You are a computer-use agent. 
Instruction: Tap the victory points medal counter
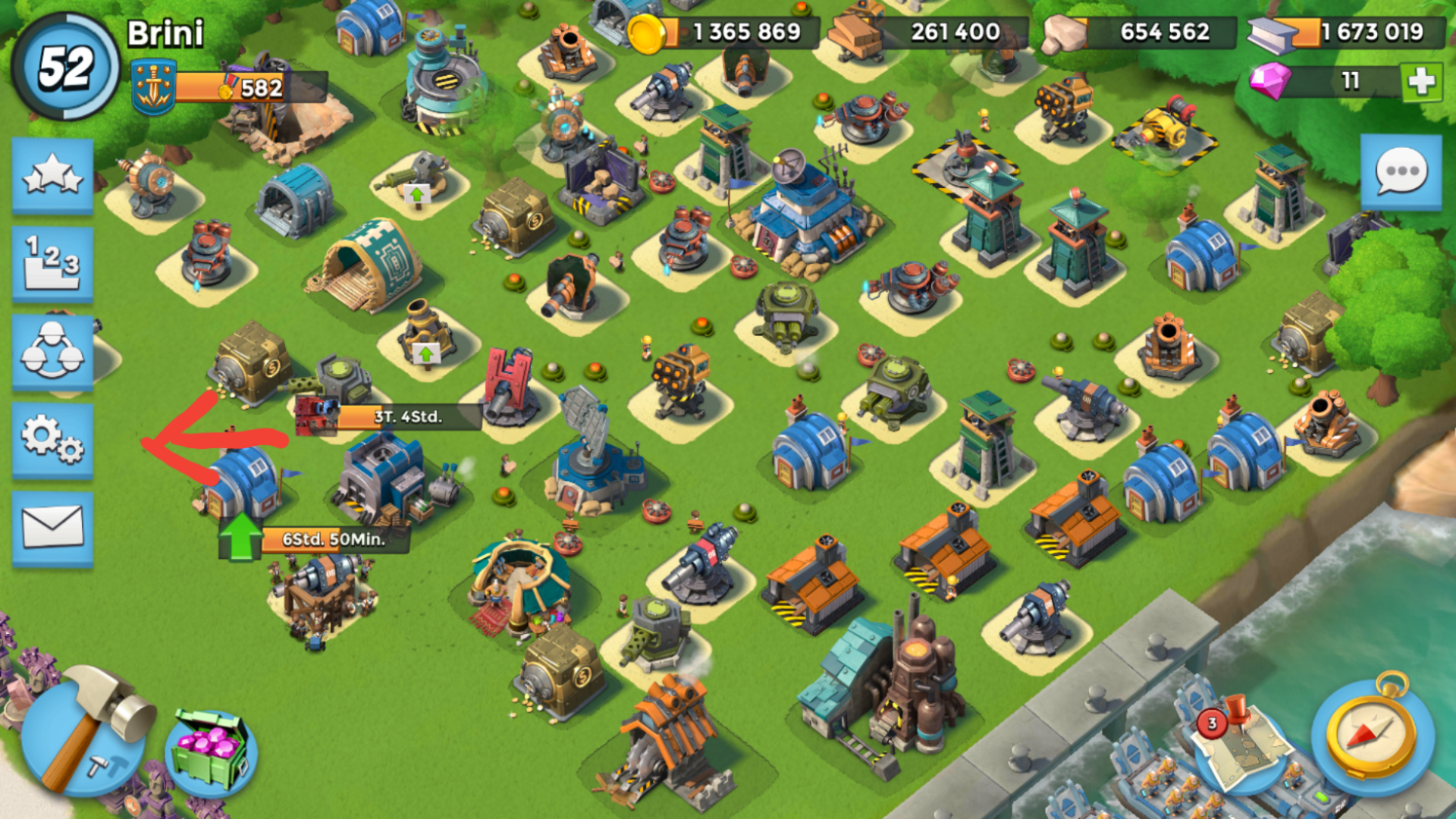click(227, 88)
